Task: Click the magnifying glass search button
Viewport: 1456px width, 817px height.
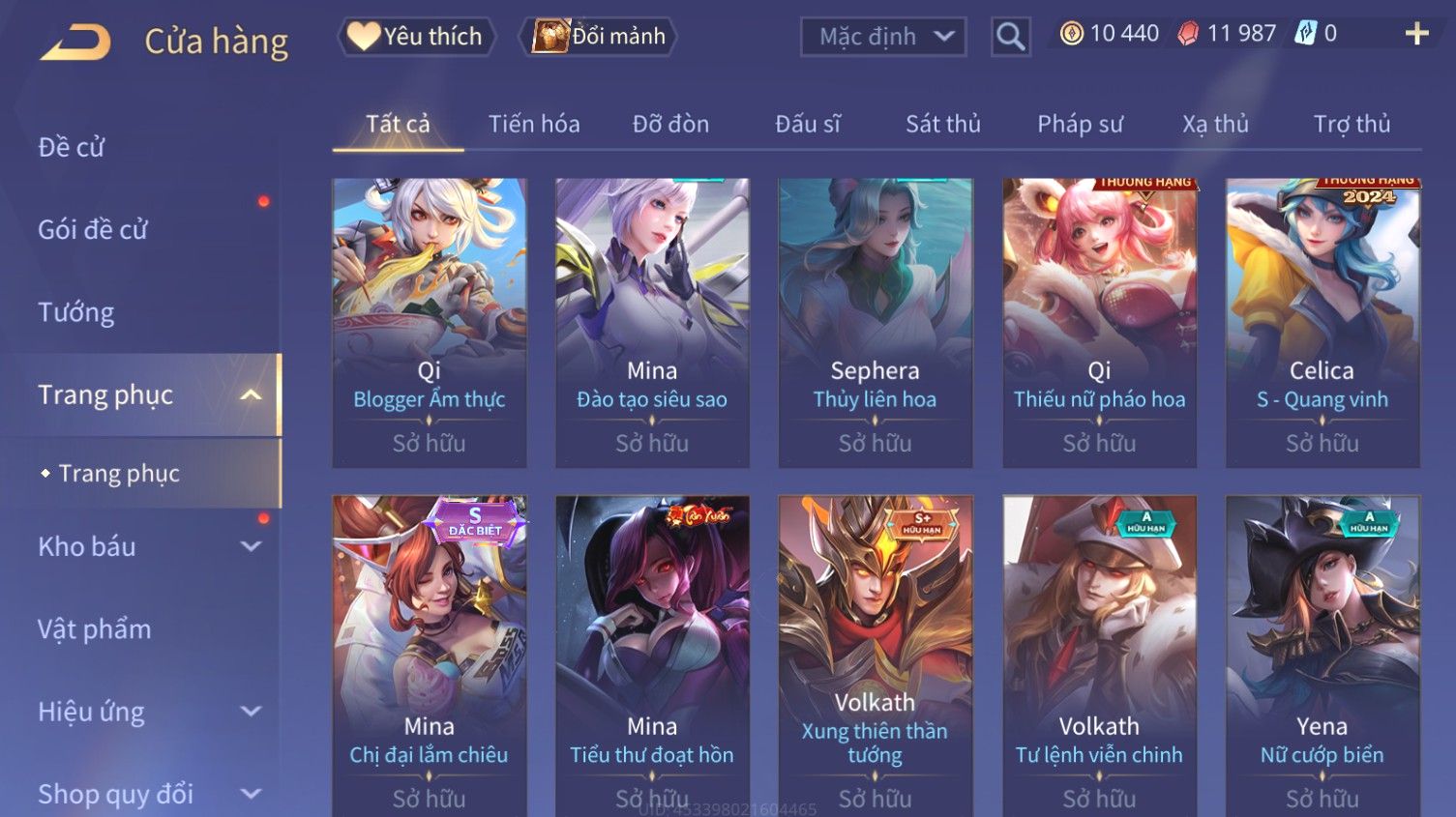Action: point(1010,37)
